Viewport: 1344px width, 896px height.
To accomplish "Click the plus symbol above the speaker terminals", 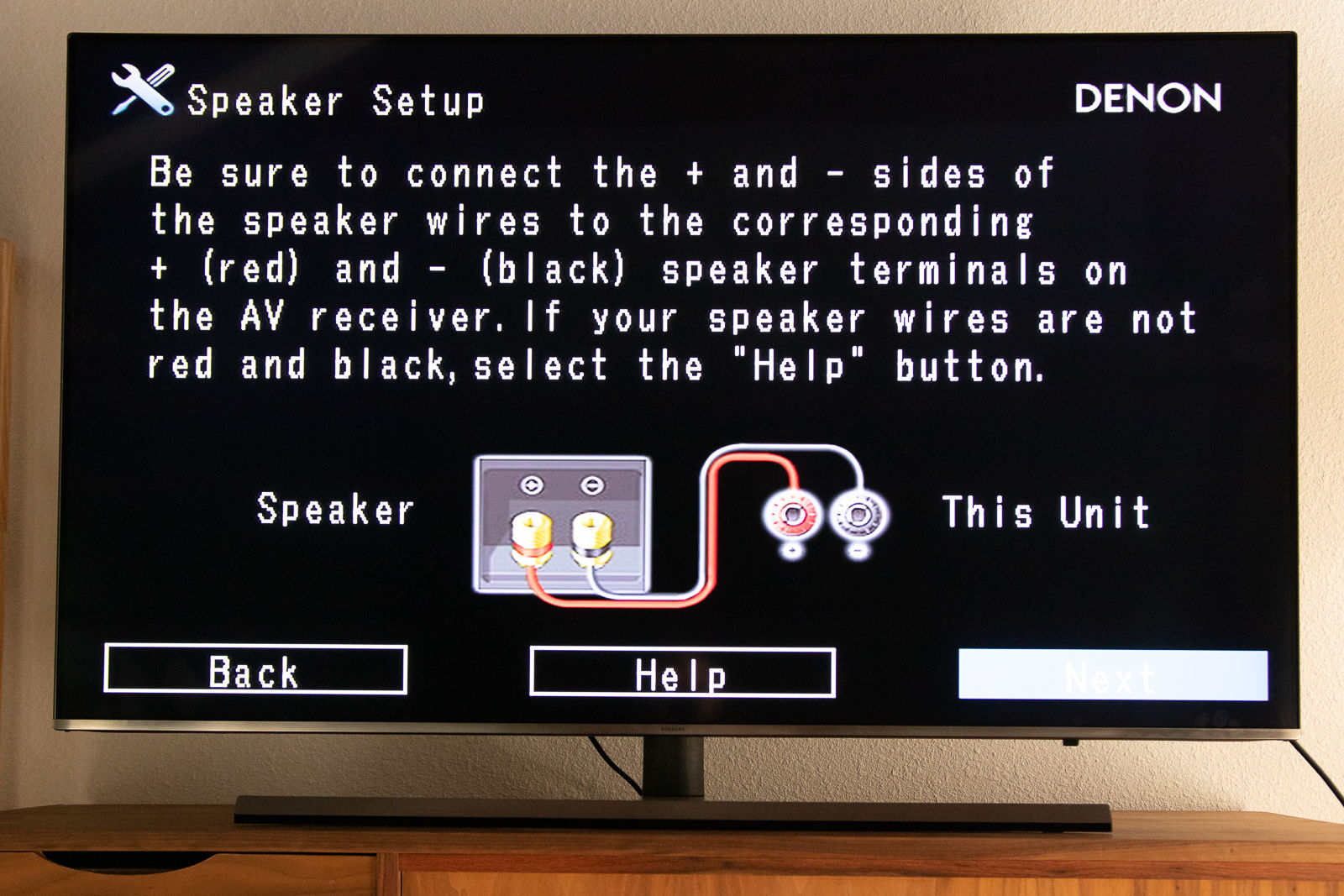I will tap(530, 484).
